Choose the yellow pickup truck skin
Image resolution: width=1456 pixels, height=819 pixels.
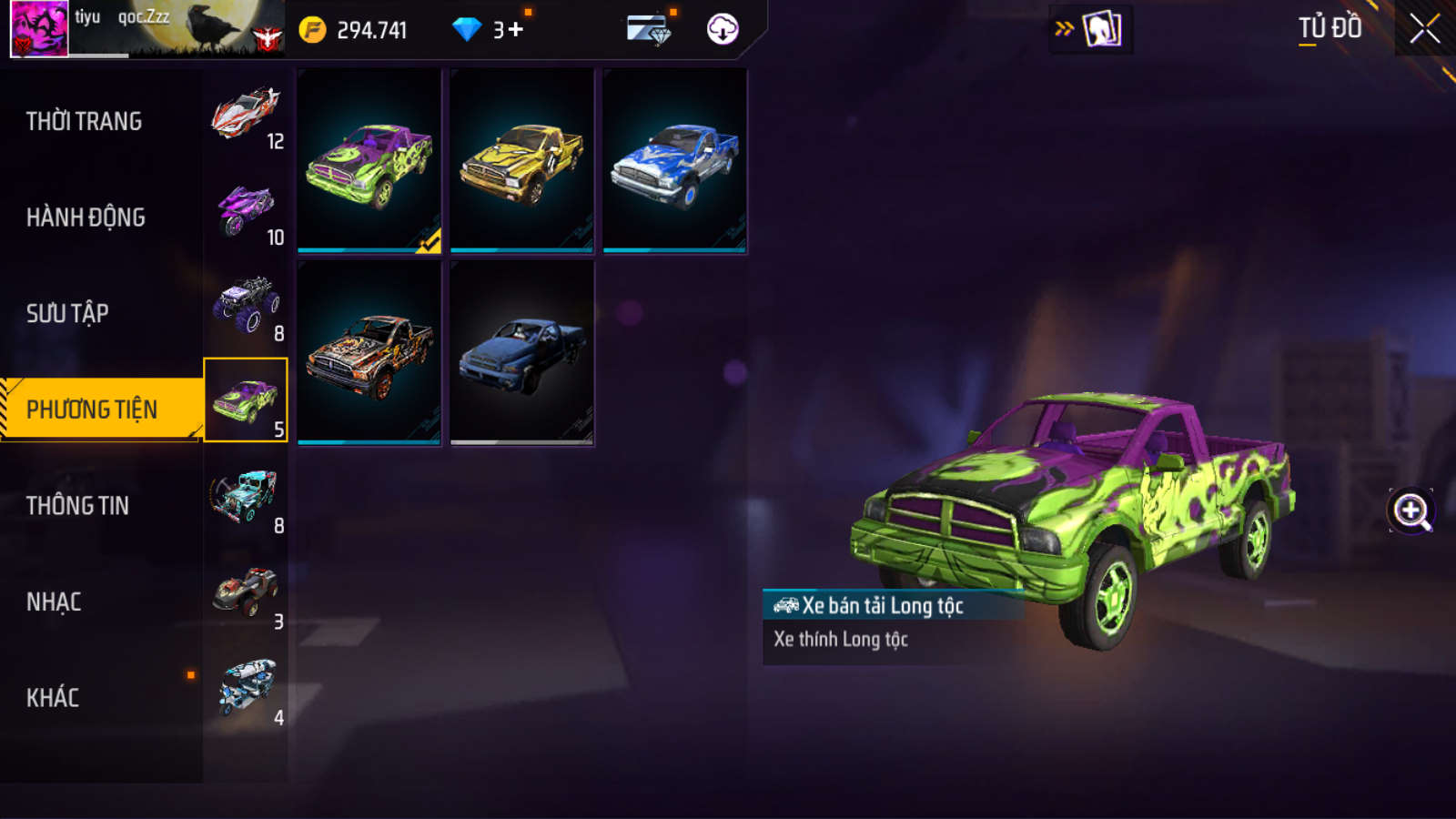click(522, 161)
